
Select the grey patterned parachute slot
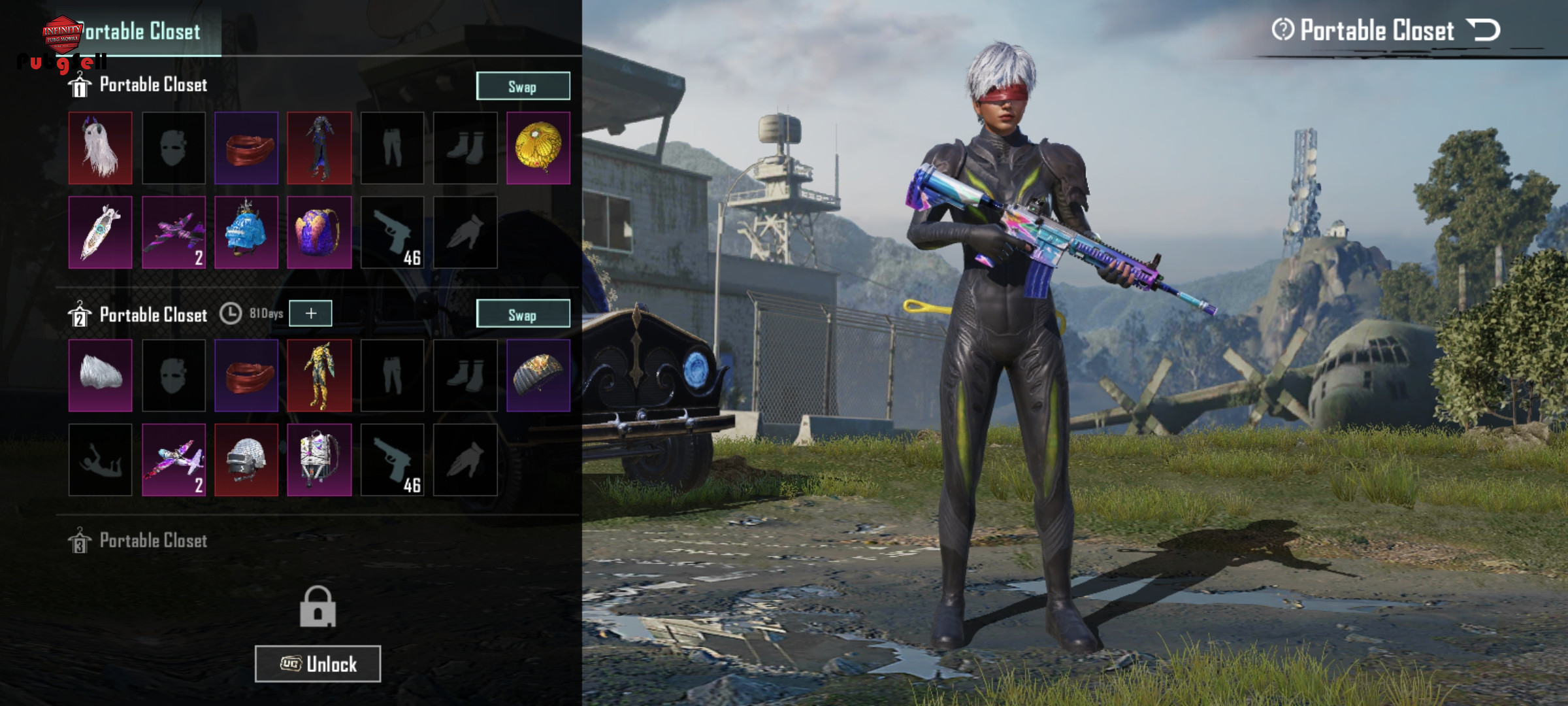point(538,375)
